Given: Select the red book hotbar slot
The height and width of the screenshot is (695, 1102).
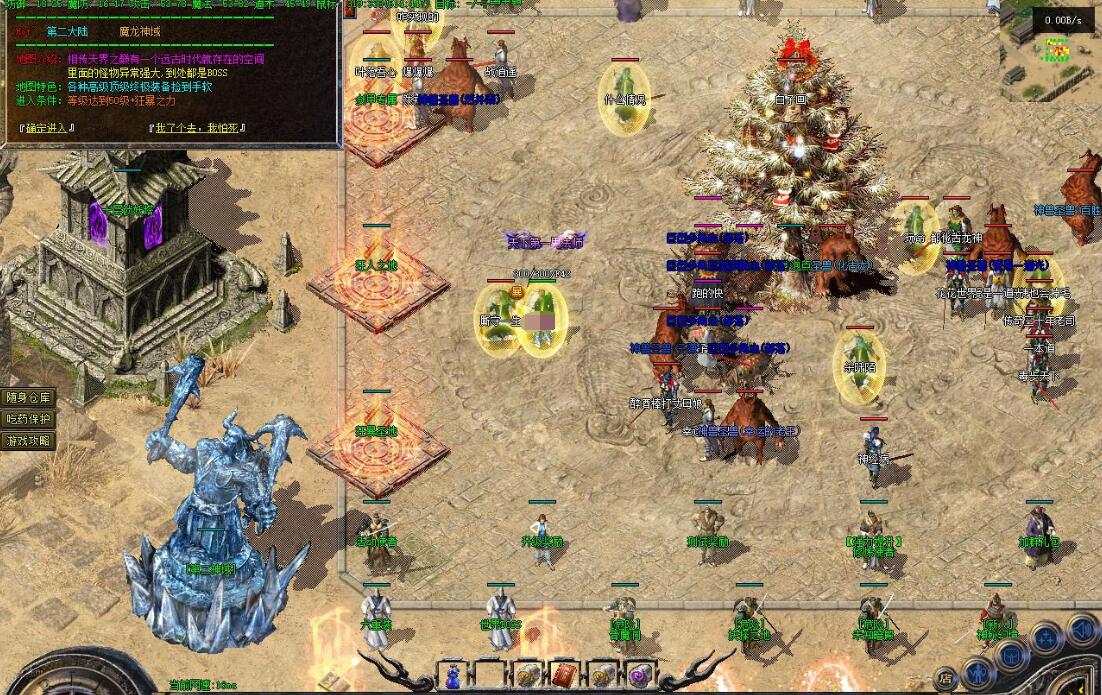Looking at the screenshot, I should [564, 676].
